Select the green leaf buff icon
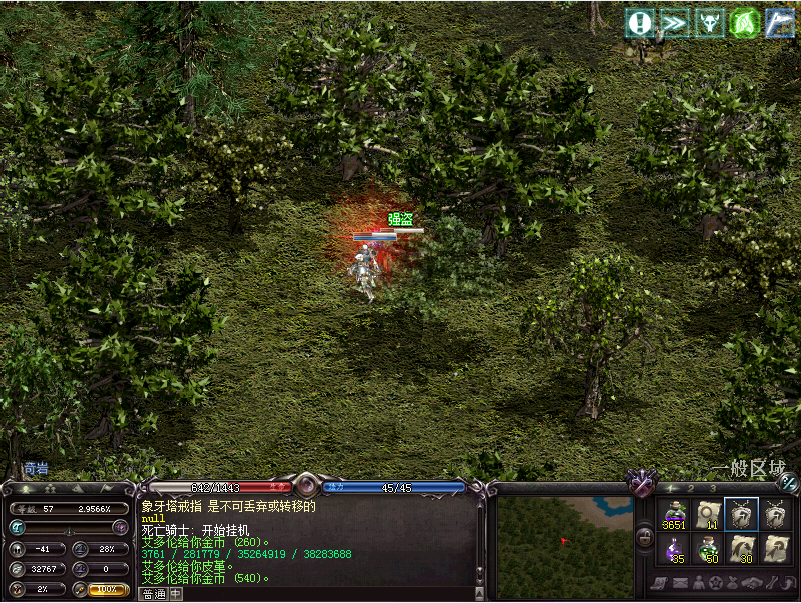The height and width of the screenshot is (603, 801). tap(746, 23)
